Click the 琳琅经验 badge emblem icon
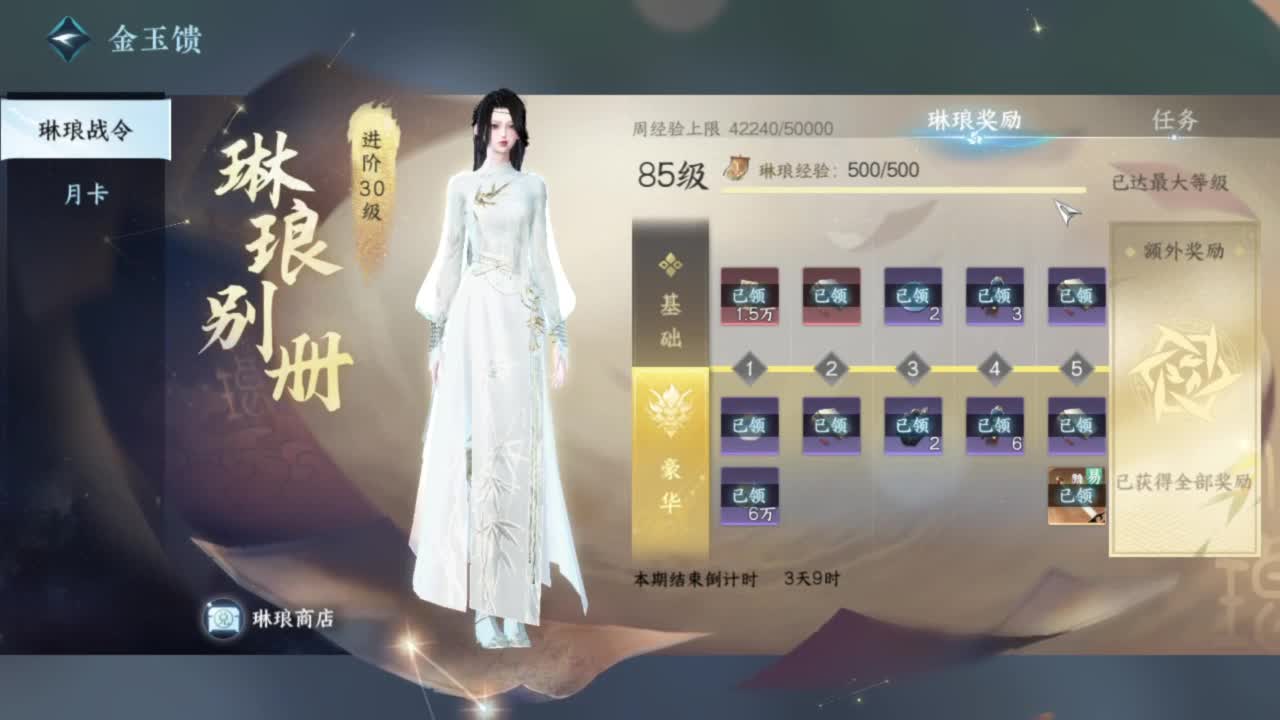1280x720 pixels. tap(736, 170)
